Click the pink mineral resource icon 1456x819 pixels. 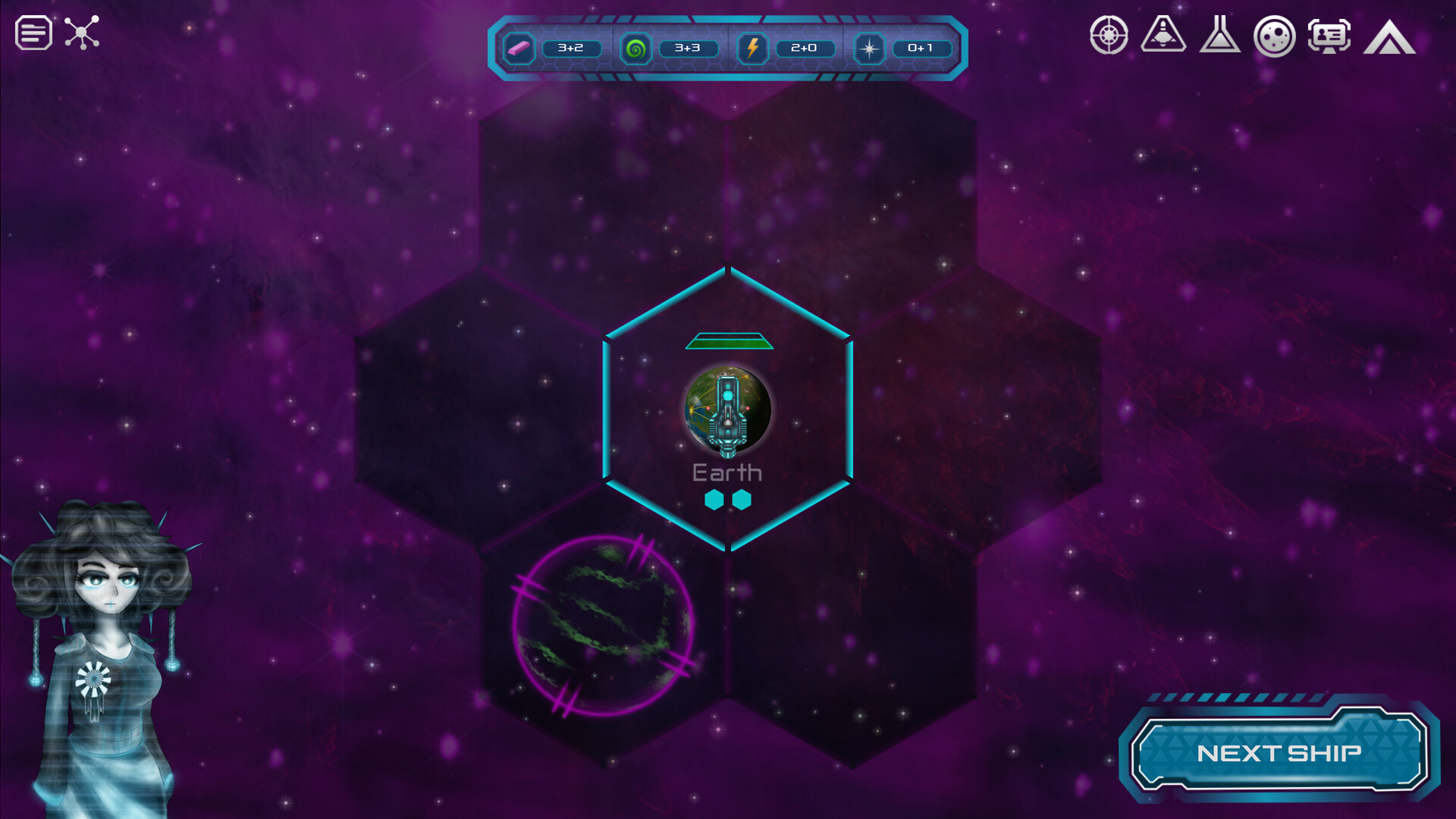[519, 49]
